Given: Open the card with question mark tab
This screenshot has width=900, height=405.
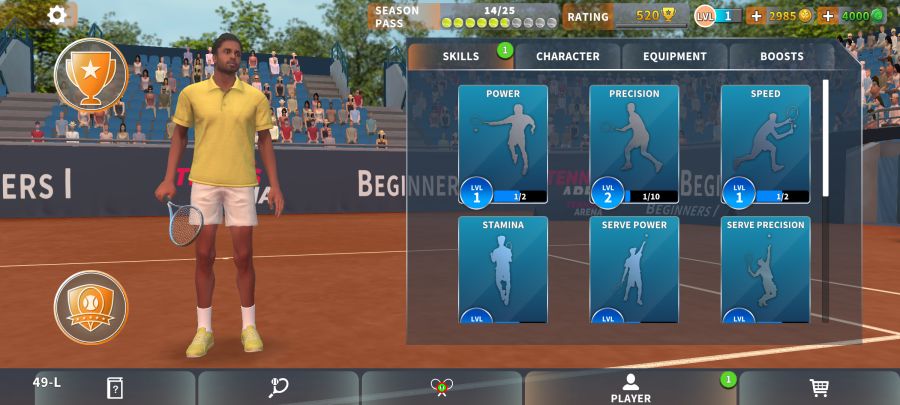Looking at the screenshot, I should (115, 388).
